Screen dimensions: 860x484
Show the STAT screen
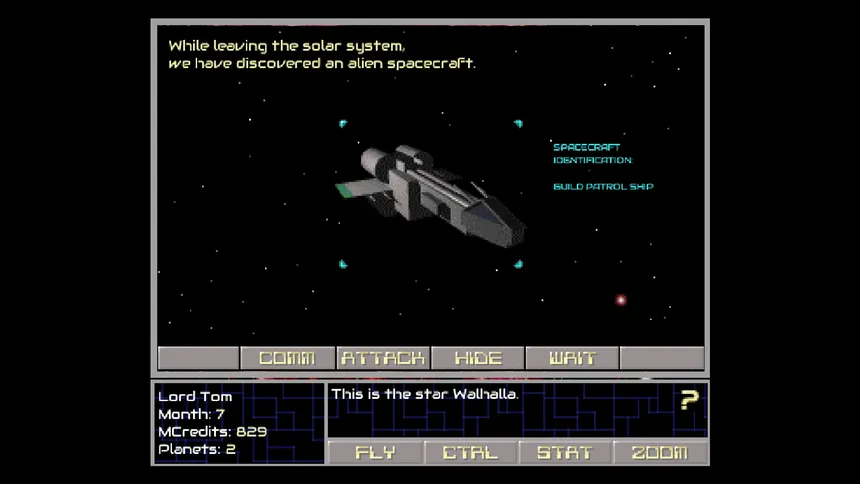(565, 452)
